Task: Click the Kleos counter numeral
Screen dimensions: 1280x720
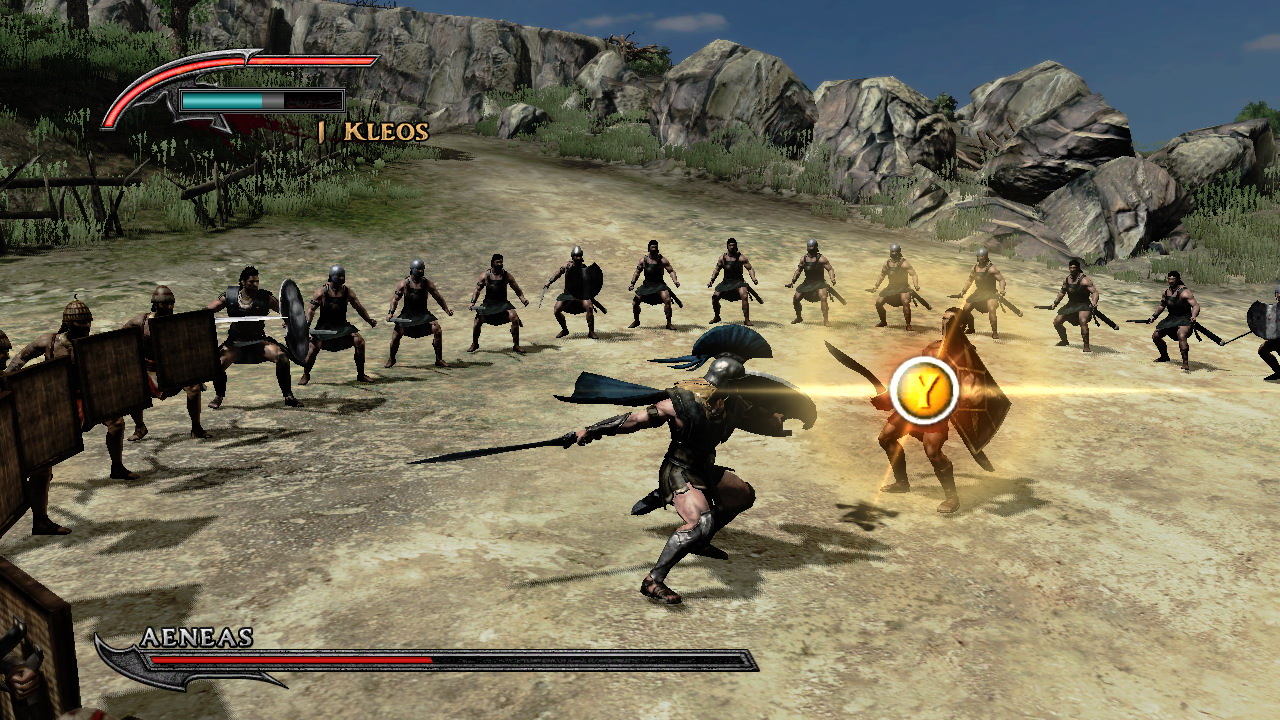Action: tap(320, 131)
